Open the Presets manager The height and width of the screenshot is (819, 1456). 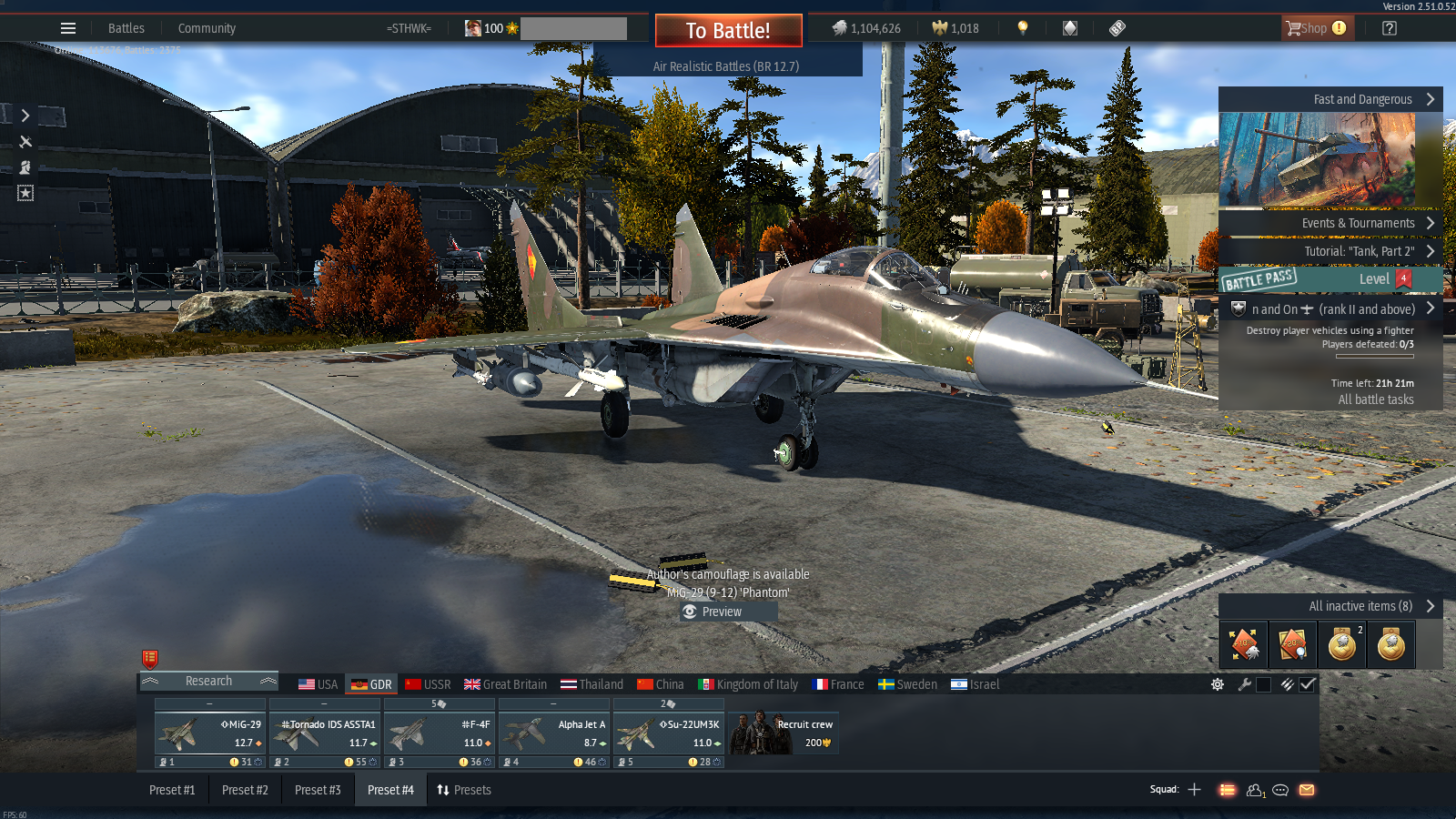464,790
